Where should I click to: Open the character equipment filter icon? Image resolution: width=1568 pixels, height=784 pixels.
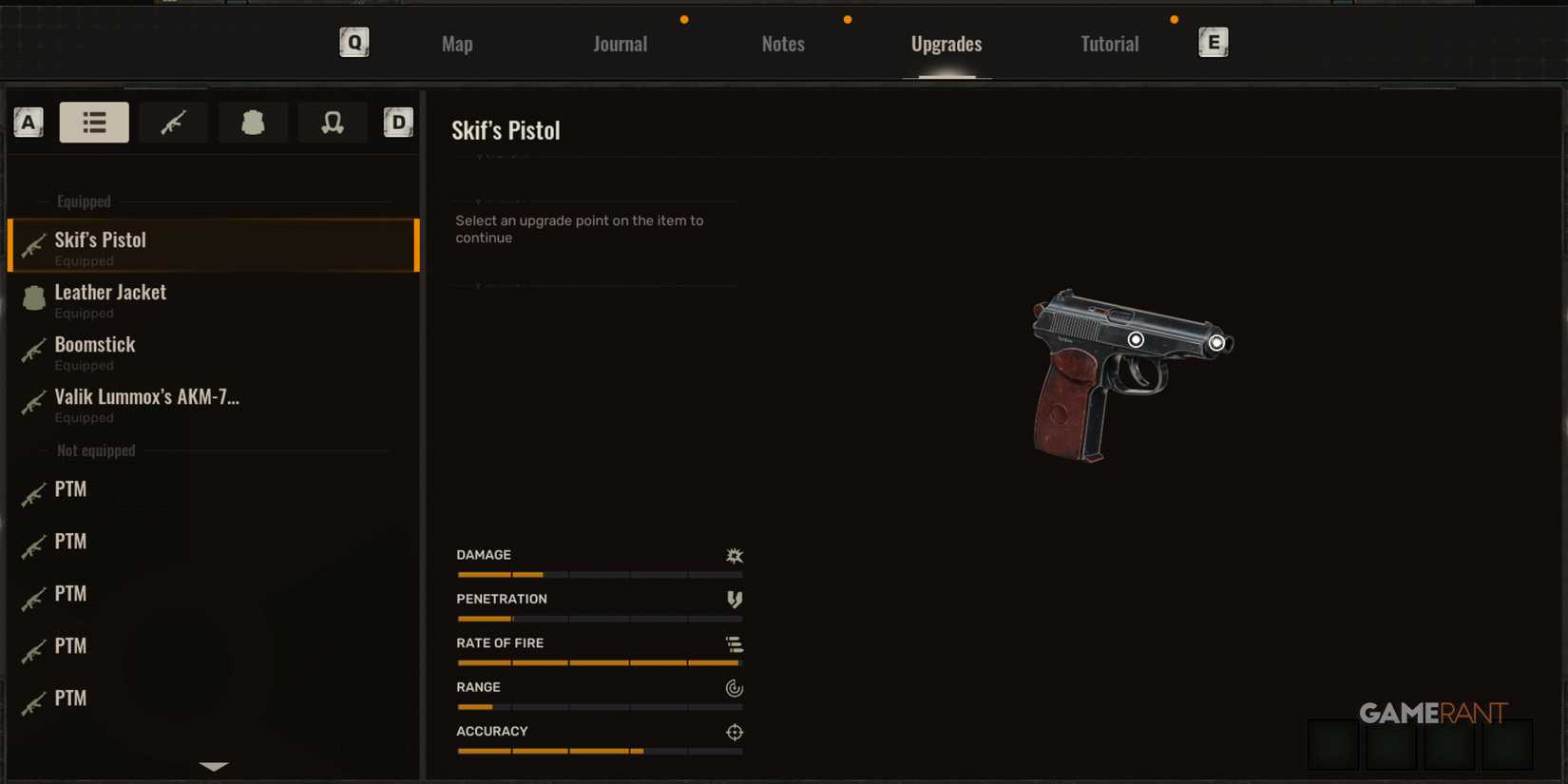click(333, 122)
